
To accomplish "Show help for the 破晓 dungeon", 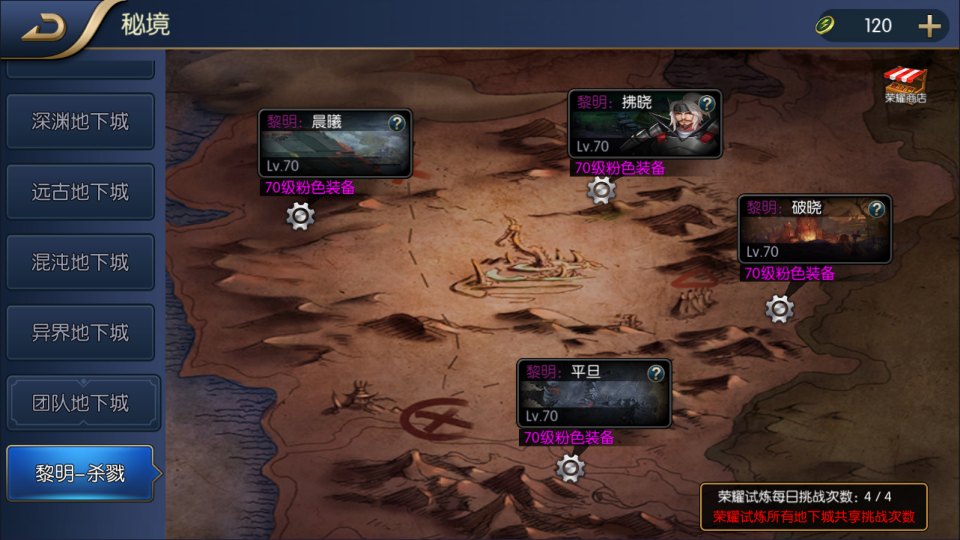I will coord(877,209).
